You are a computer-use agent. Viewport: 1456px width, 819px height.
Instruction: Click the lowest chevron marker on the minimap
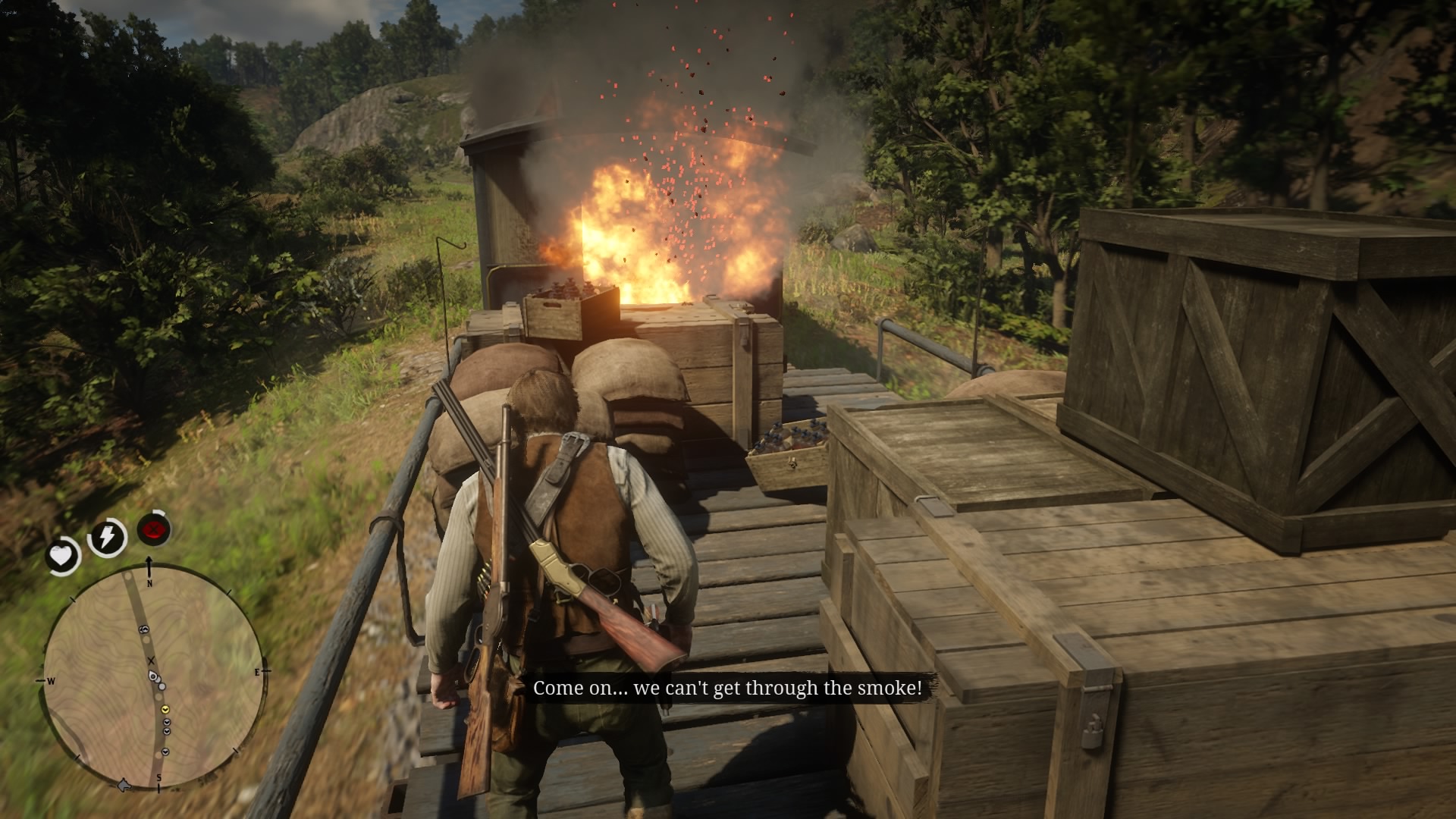(165, 752)
